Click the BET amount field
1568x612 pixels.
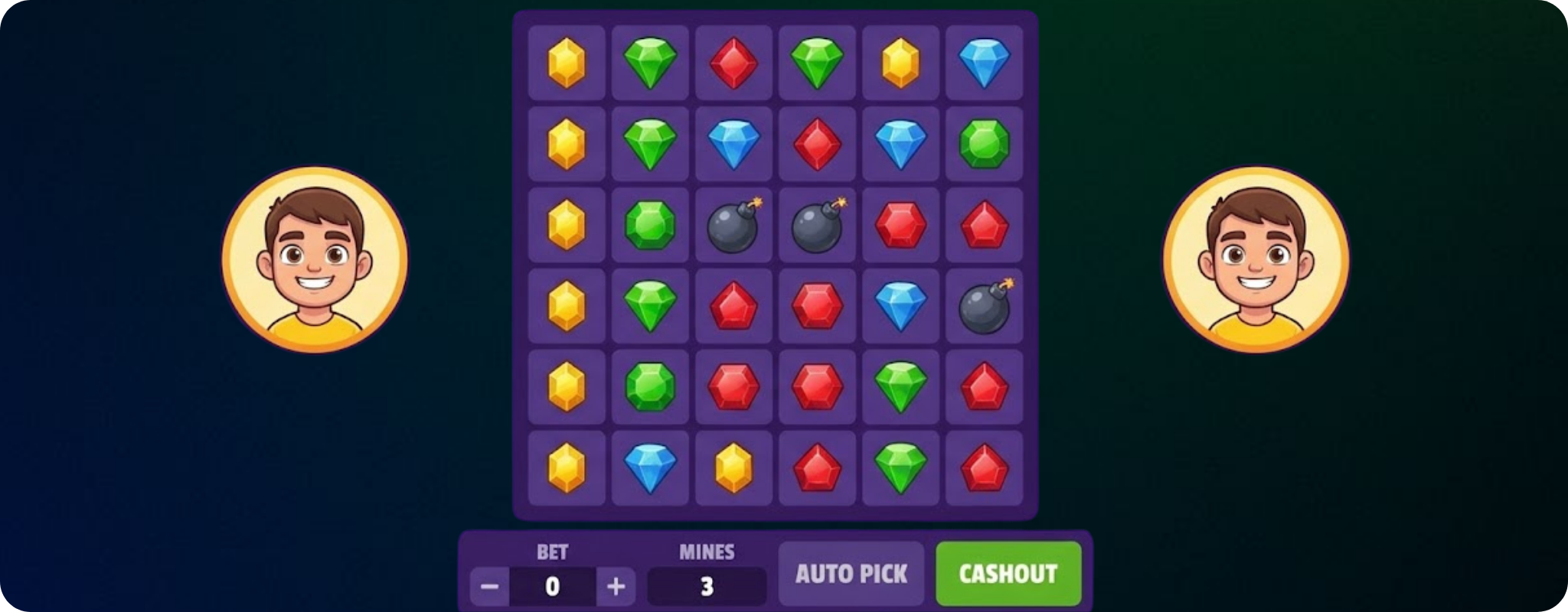553,585
